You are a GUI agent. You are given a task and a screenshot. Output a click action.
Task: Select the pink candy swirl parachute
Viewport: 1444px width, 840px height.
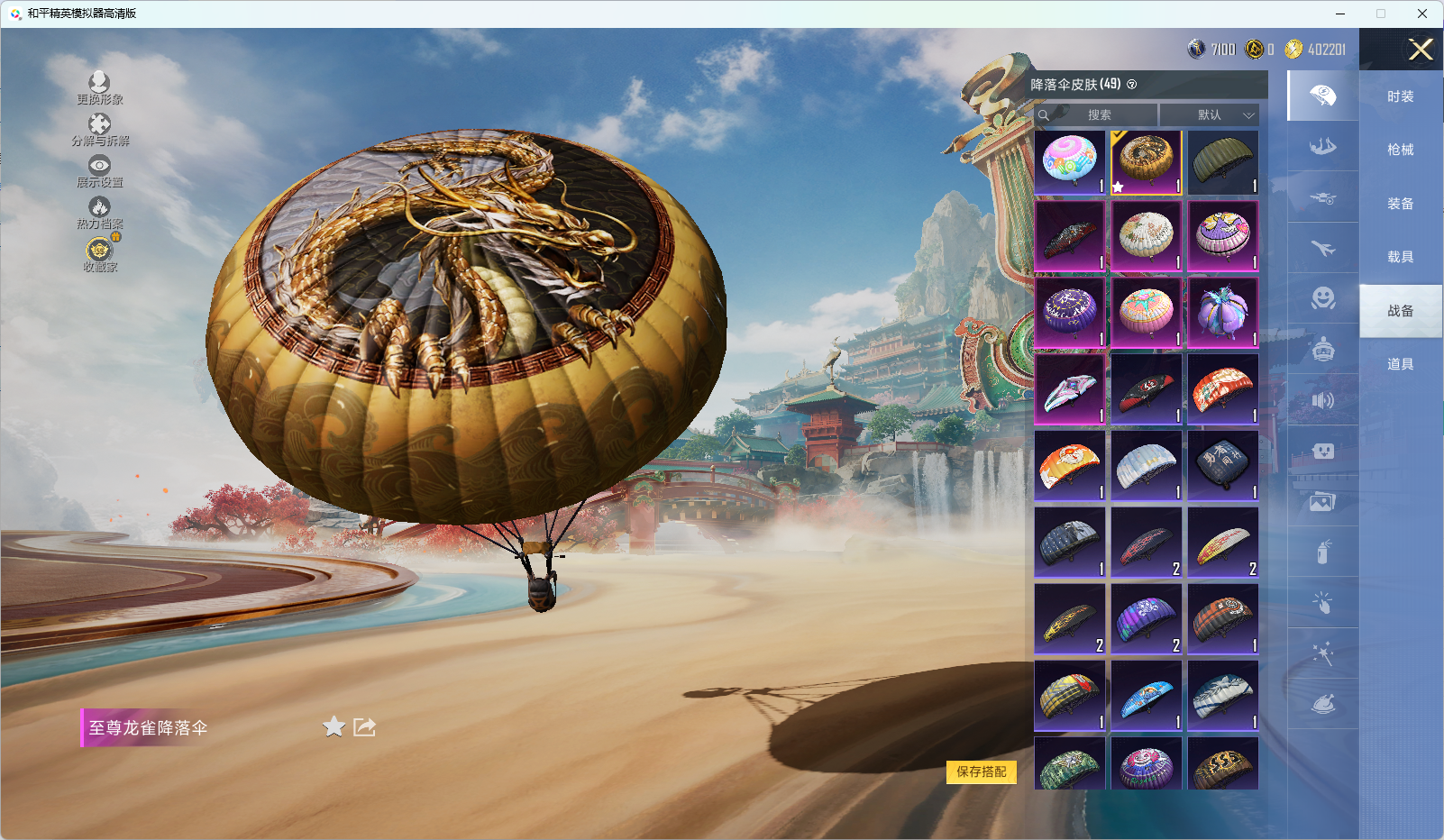[x=1070, y=162]
